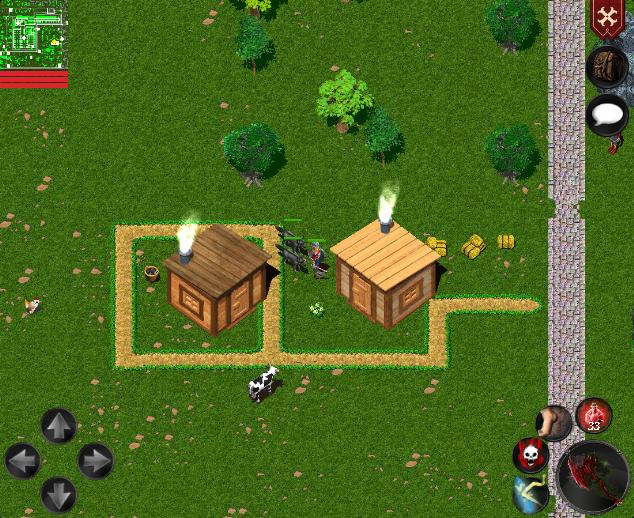Tap the left arrow movement button
The width and height of the screenshot is (634, 518).
tap(22, 461)
